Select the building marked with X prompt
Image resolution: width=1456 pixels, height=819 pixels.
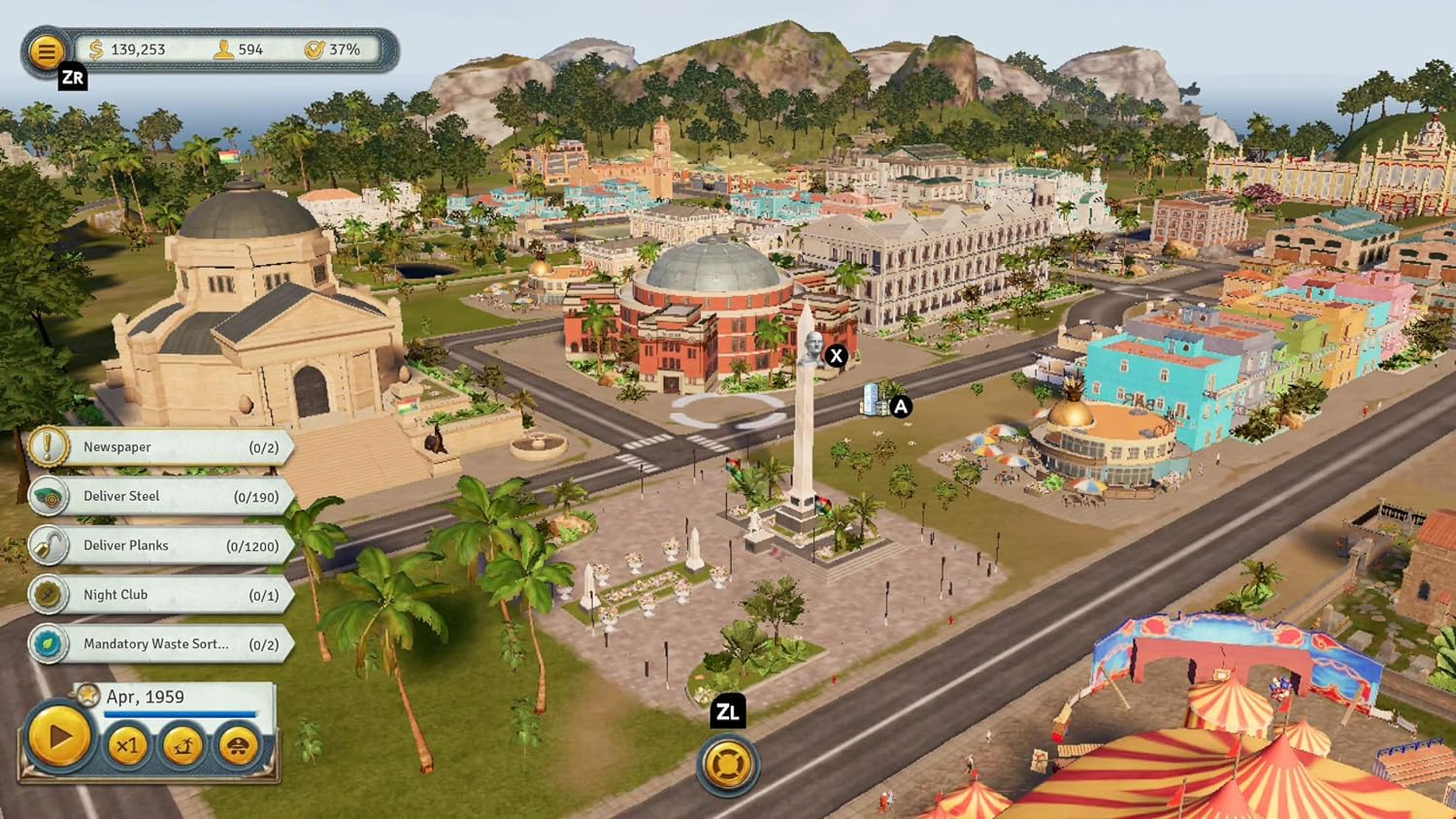pyautogui.click(x=835, y=356)
